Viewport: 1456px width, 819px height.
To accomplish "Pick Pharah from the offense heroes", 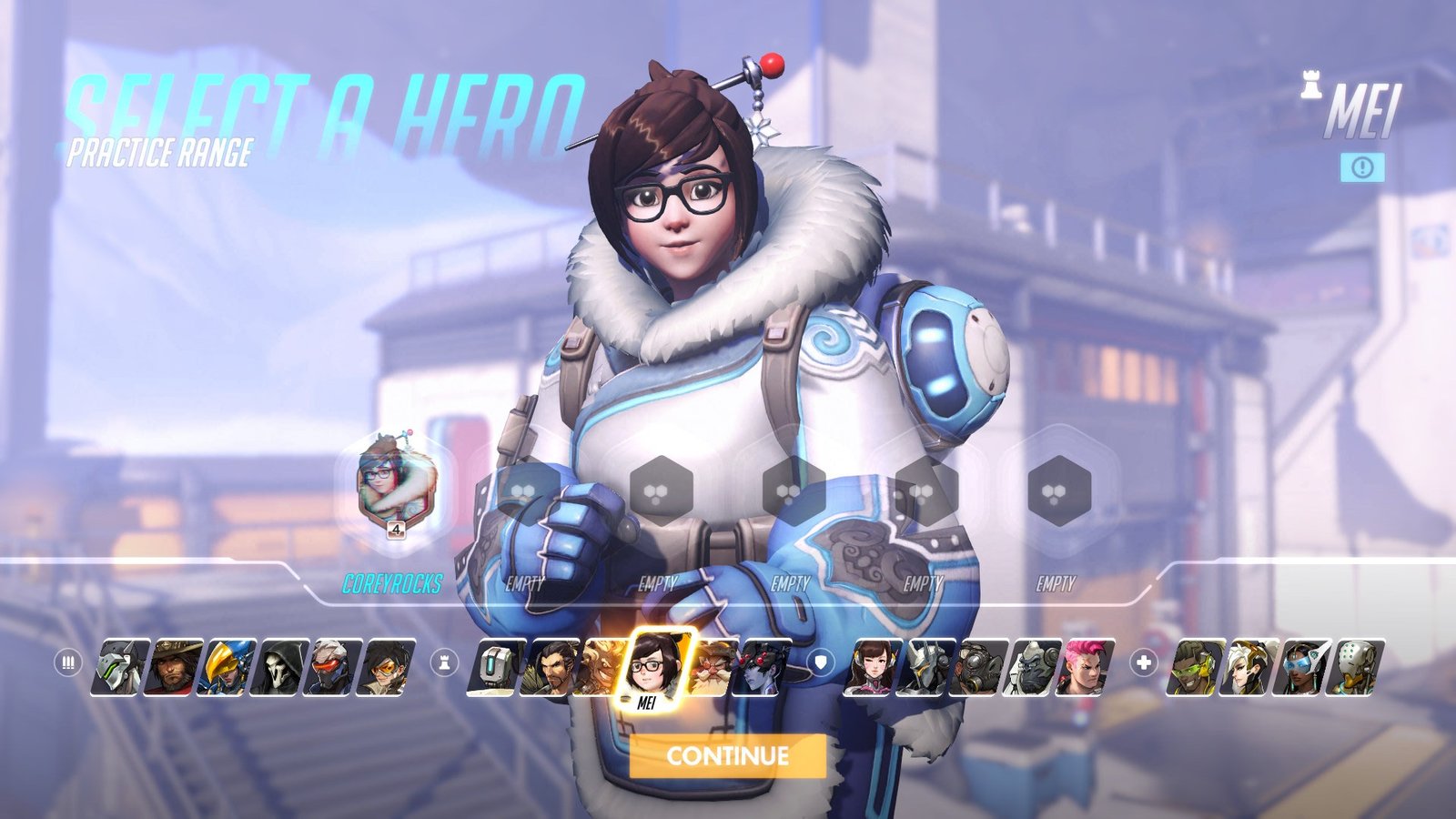I will [x=227, y=667].
